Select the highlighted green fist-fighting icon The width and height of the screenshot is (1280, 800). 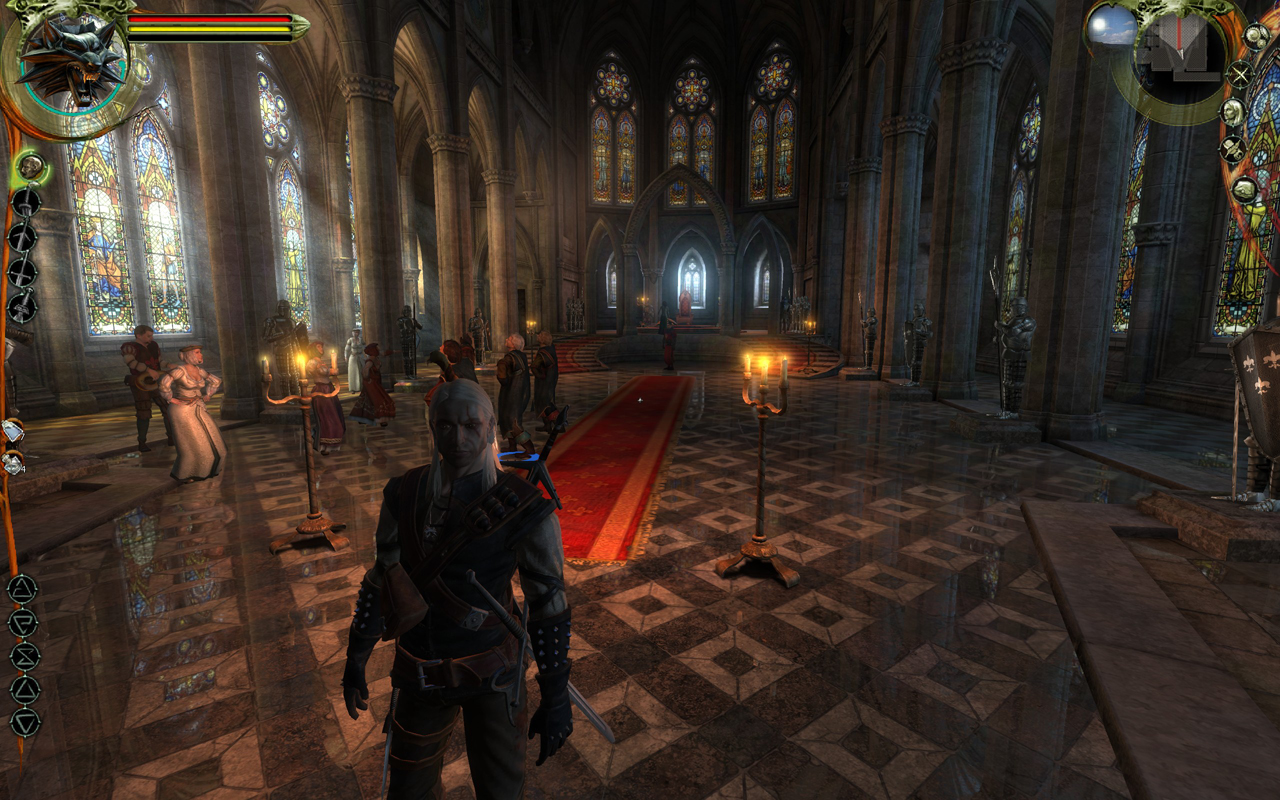(x=31, y=166)
